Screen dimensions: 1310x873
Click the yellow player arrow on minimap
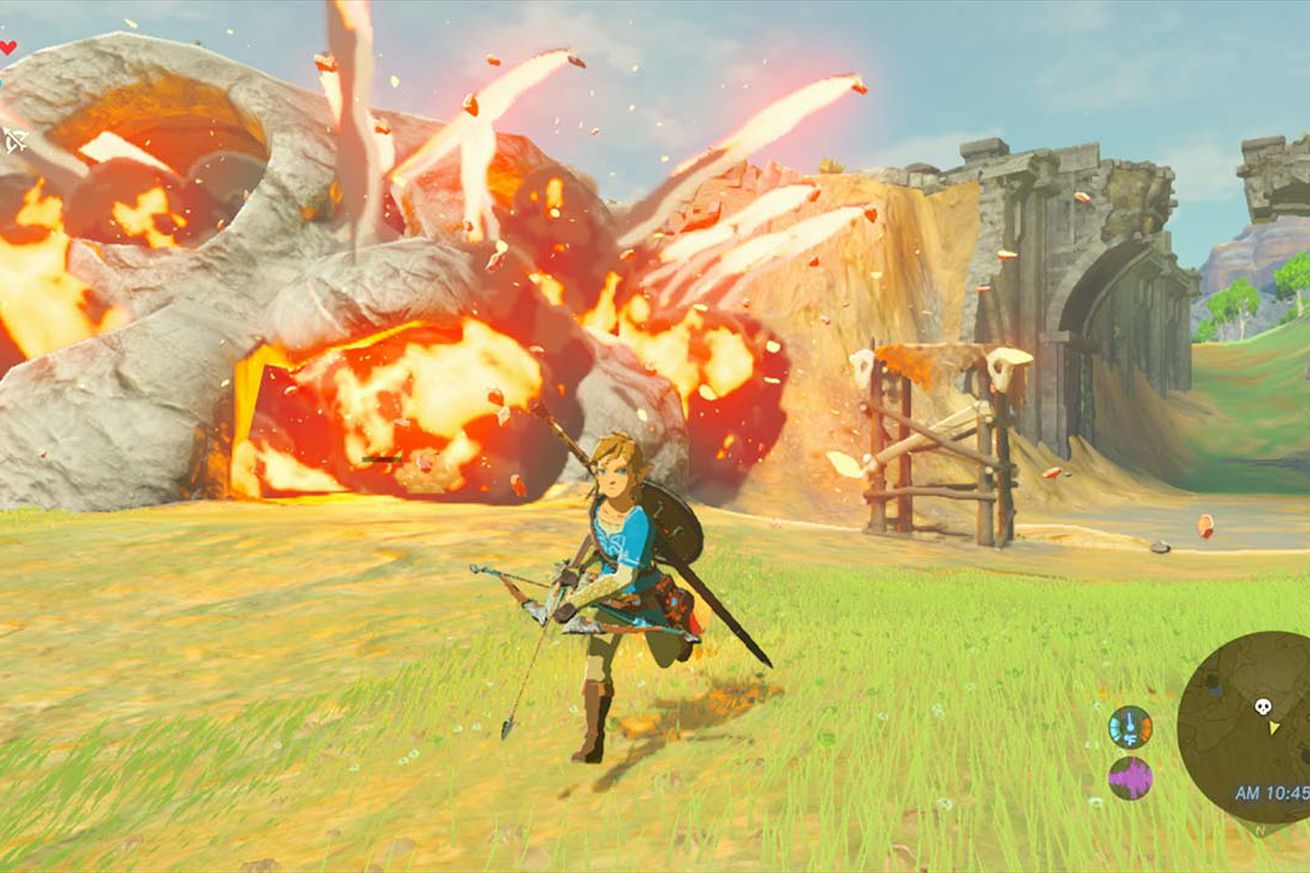[x=1273, y=727]
